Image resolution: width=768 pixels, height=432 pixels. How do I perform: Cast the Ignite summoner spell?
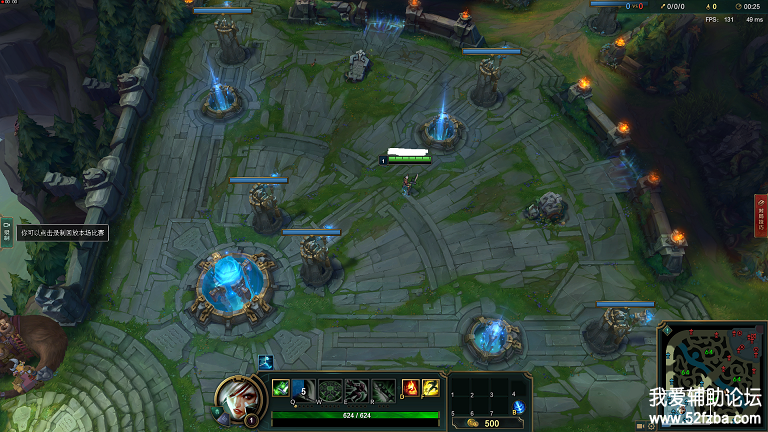coord(410,388)
